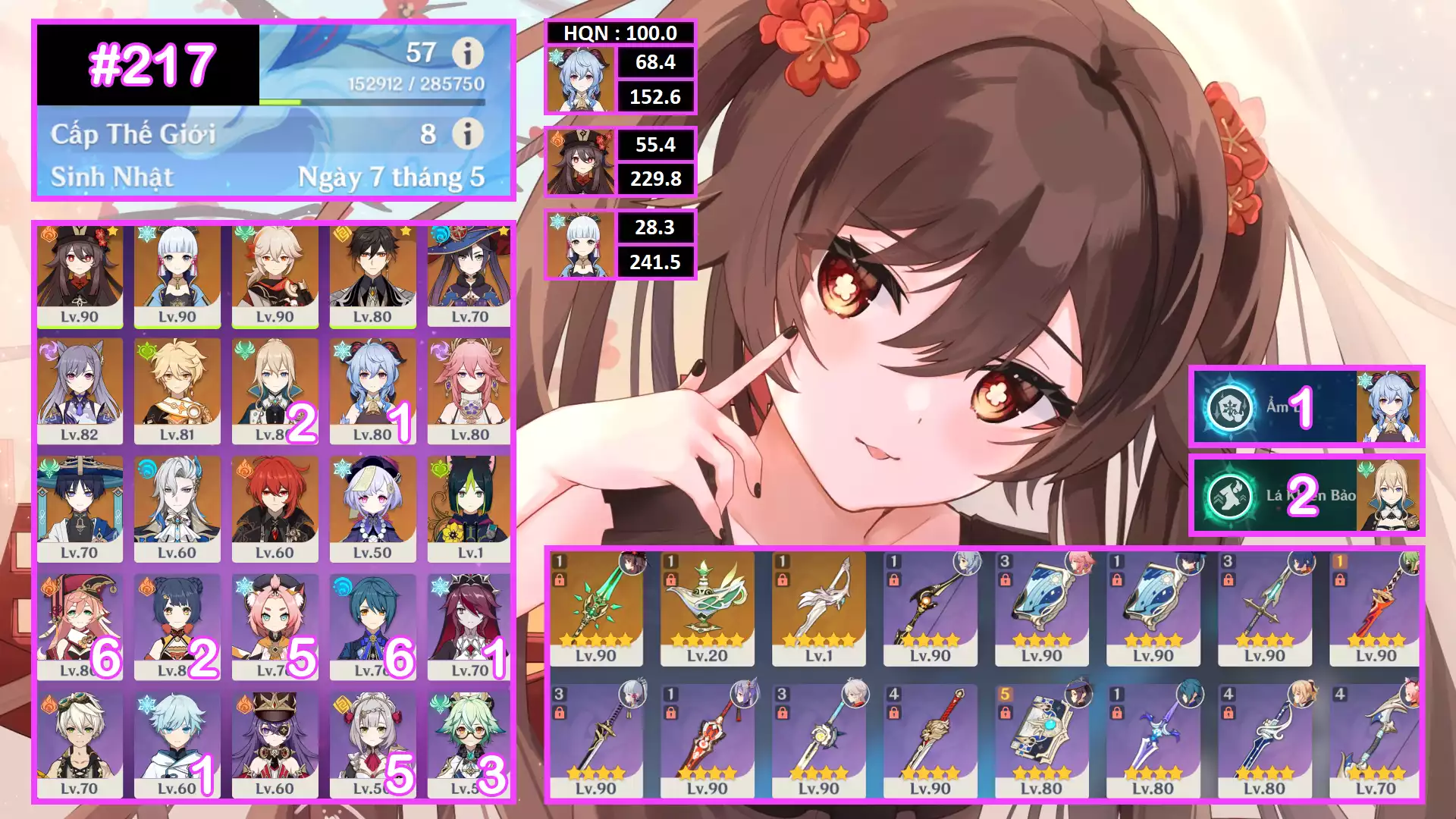Open the Qiqi Lv.50 character card
Viewport: 1456px width, 819px height.
372,510
